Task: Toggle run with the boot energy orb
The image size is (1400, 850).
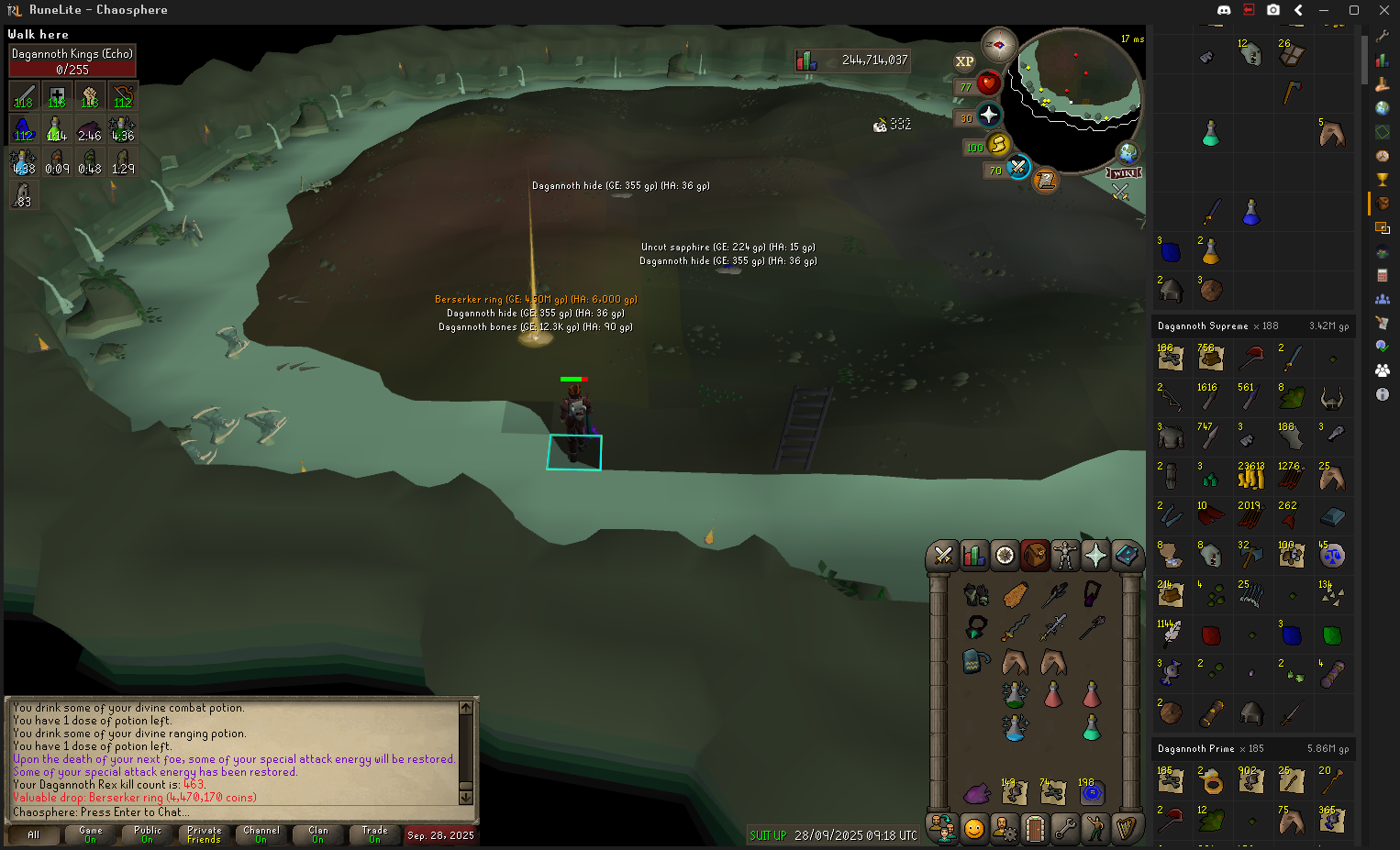Action: (998, 145)
